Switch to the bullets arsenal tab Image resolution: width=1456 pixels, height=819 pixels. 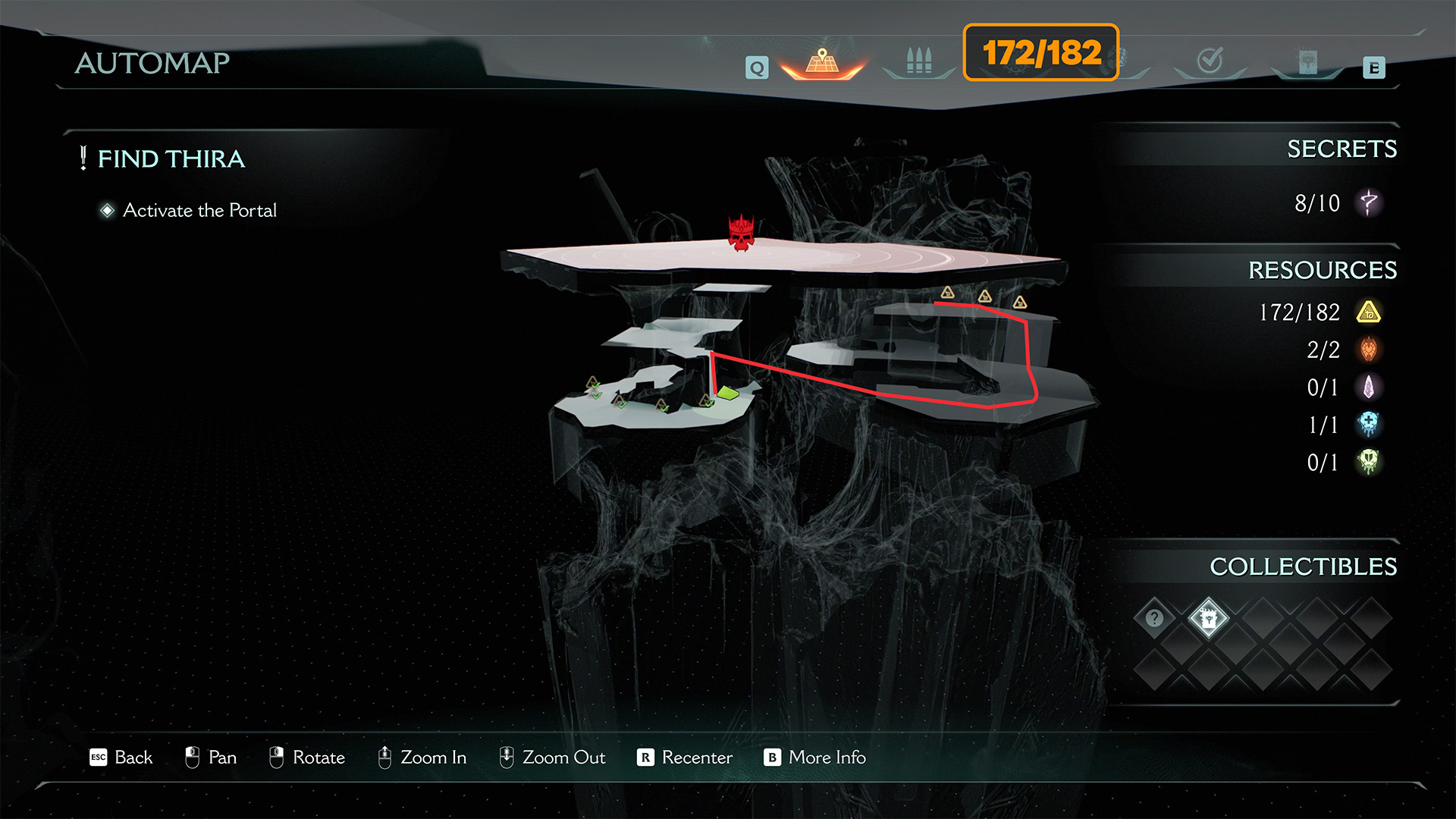(918, 61)
